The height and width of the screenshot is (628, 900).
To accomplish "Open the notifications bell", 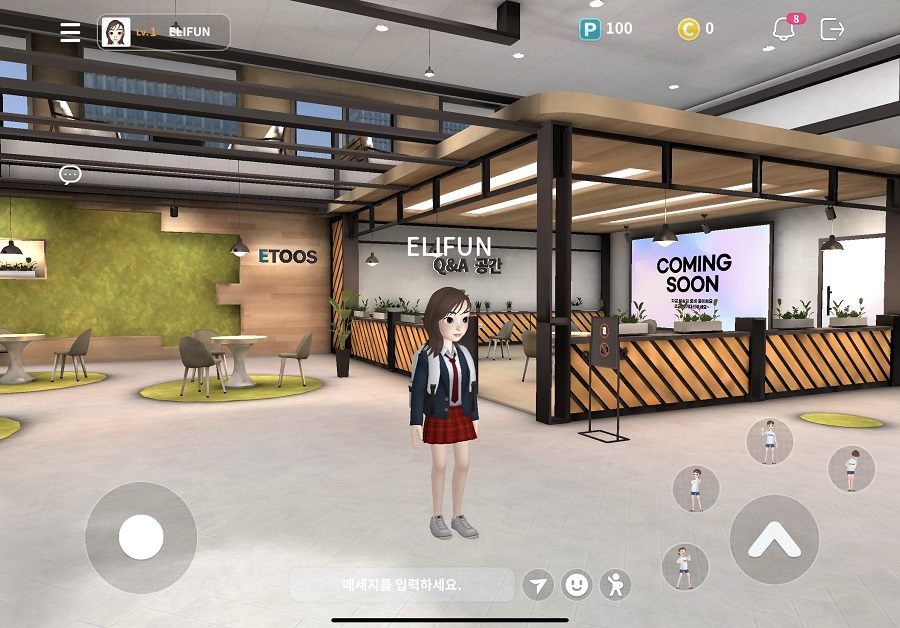I will click(x=784, y=30).
